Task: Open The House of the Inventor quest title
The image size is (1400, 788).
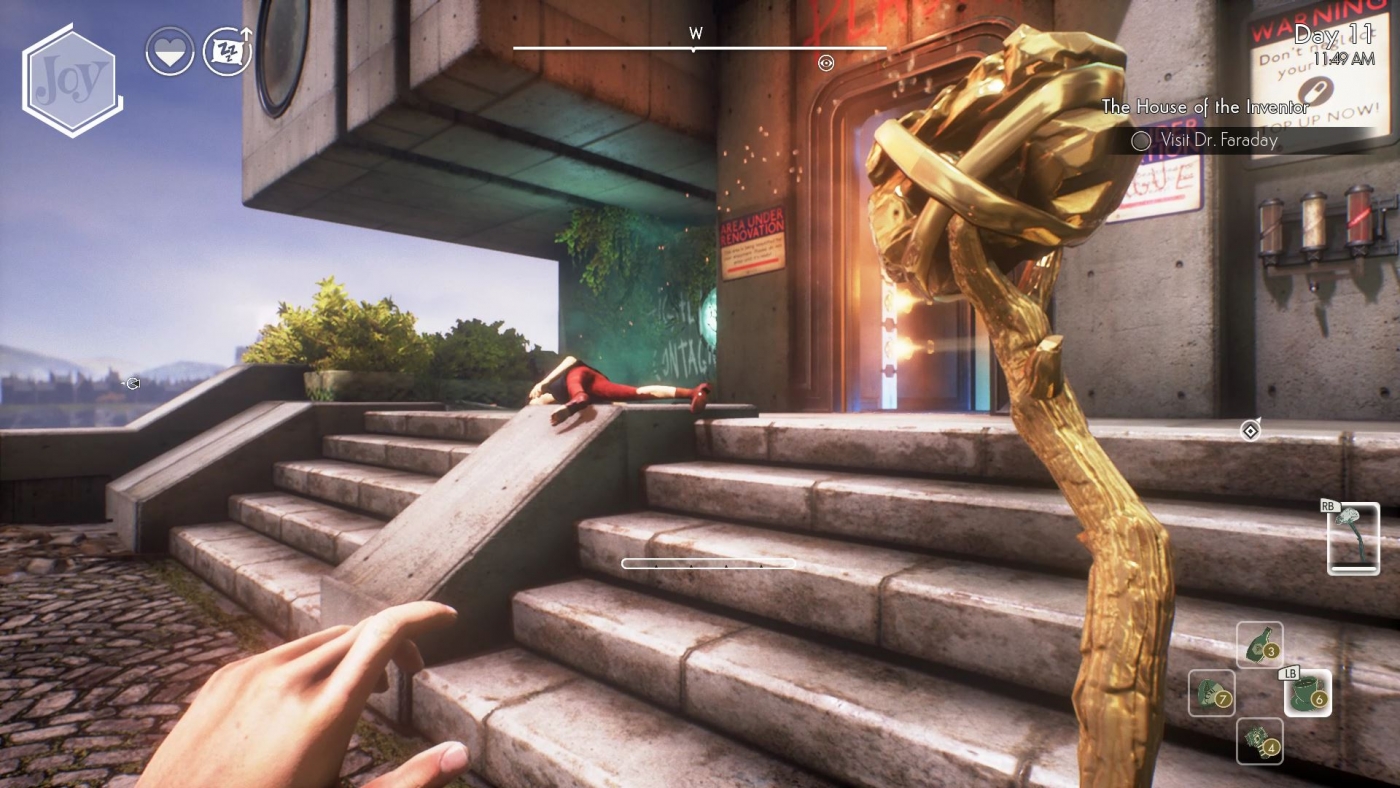Action: tap(1205, 106)
